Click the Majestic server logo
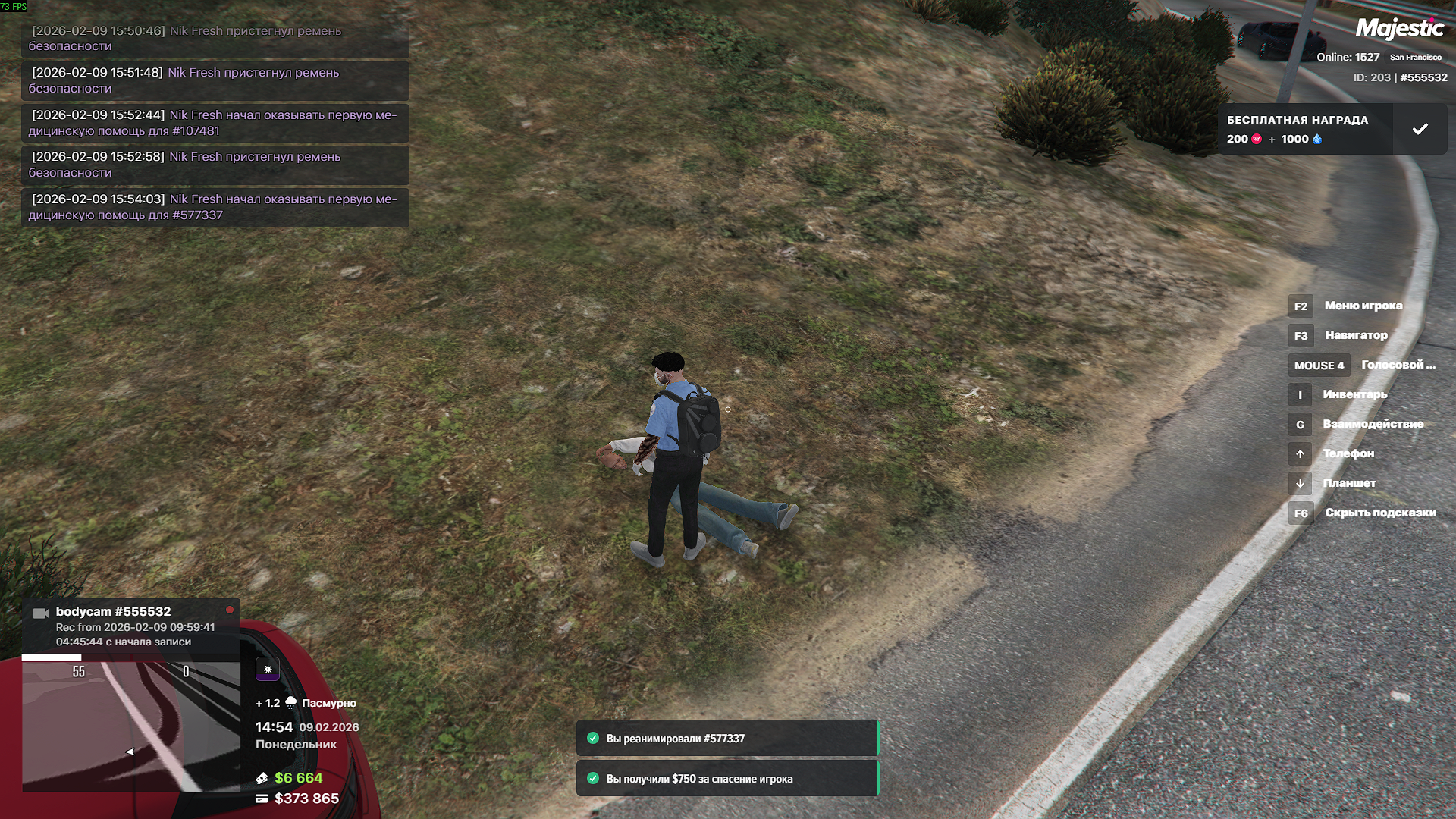Image resolution: width=1456 pixels, height=819 pixels. (1399, 29)
